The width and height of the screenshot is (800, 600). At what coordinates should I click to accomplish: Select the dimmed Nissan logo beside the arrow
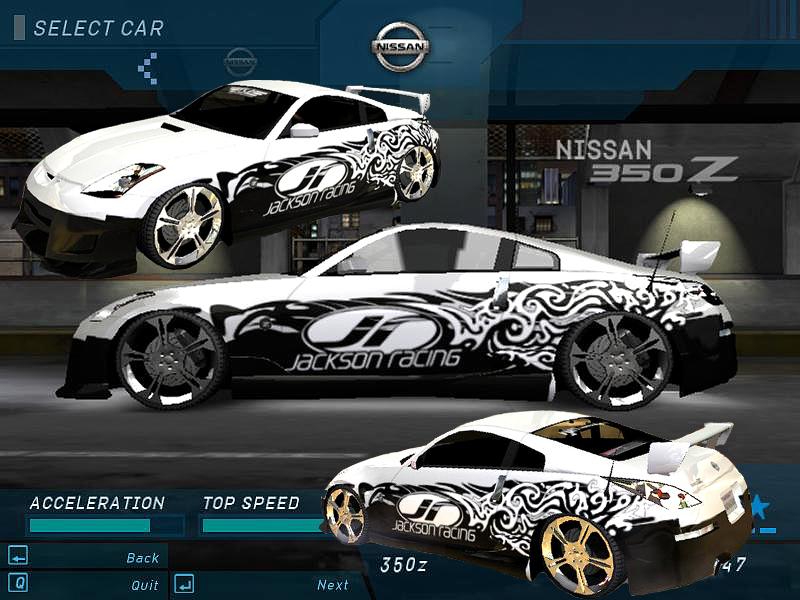240,62
